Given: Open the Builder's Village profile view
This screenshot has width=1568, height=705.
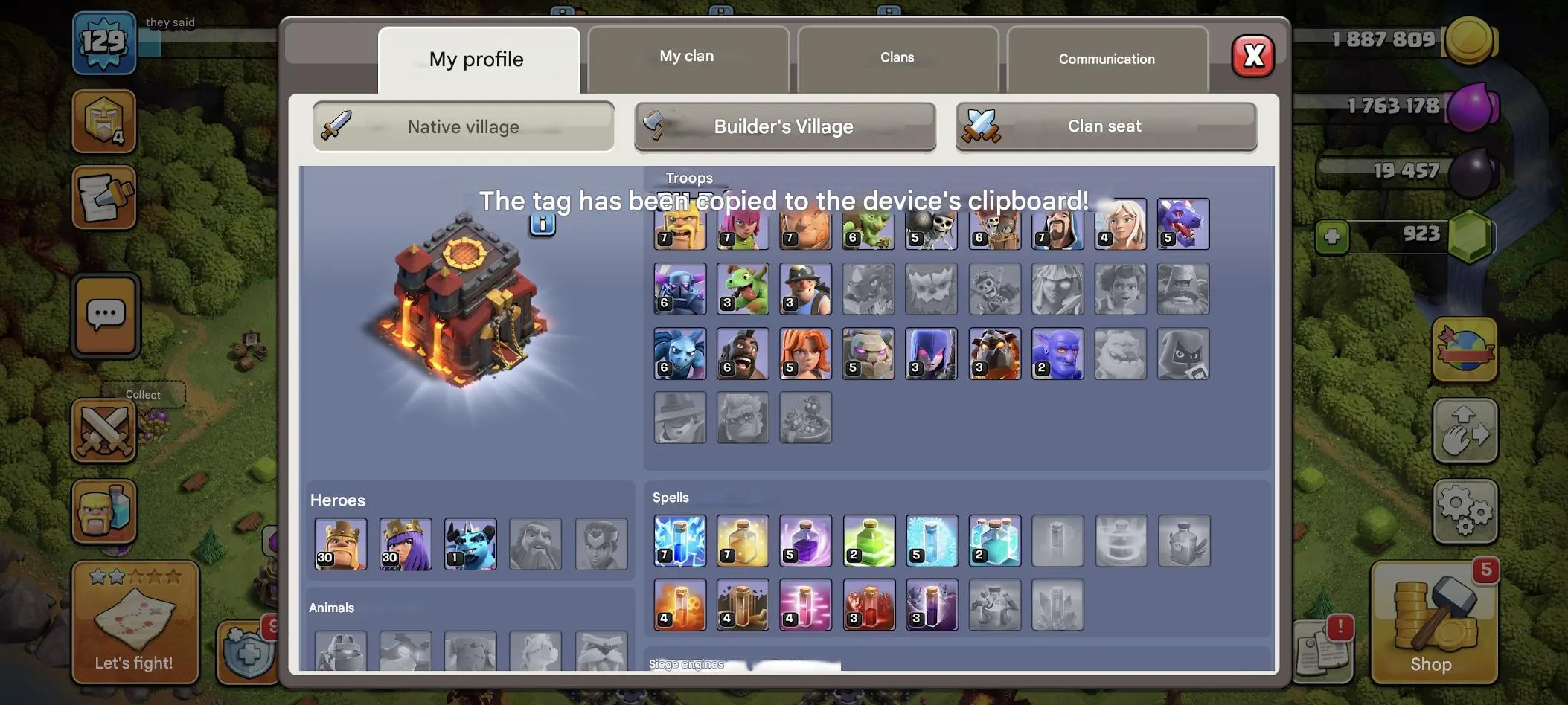Looking at the screenshot, I should pyautogui.click(x=784, y=126).
